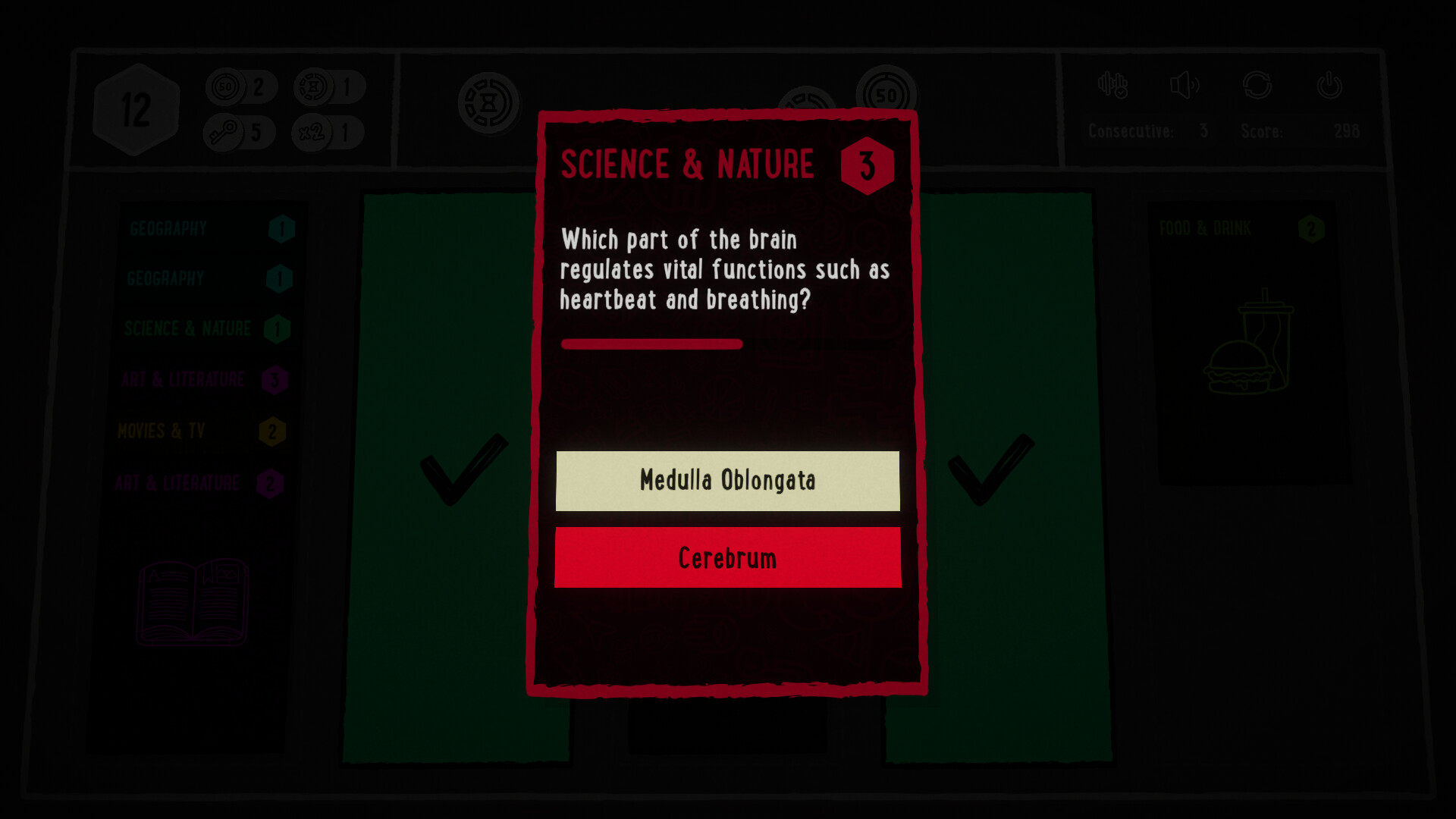This screenshot has height=819, width=1456.
Task: Click the power off icon
Action: click(x=1329, y=86)
